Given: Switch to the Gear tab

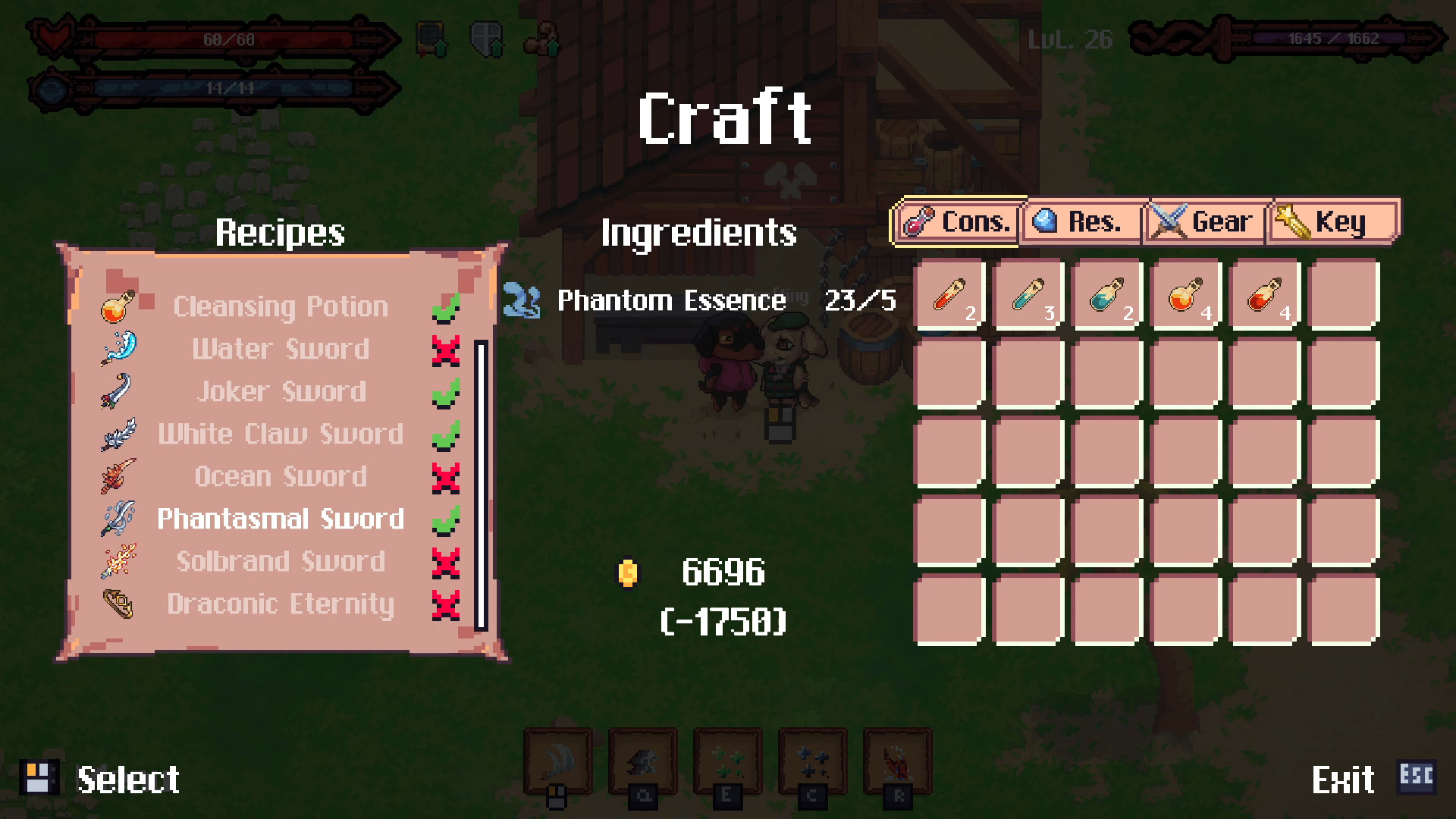Looking at the screenshot, I should pyautogui.click(x=1206, y=222).
